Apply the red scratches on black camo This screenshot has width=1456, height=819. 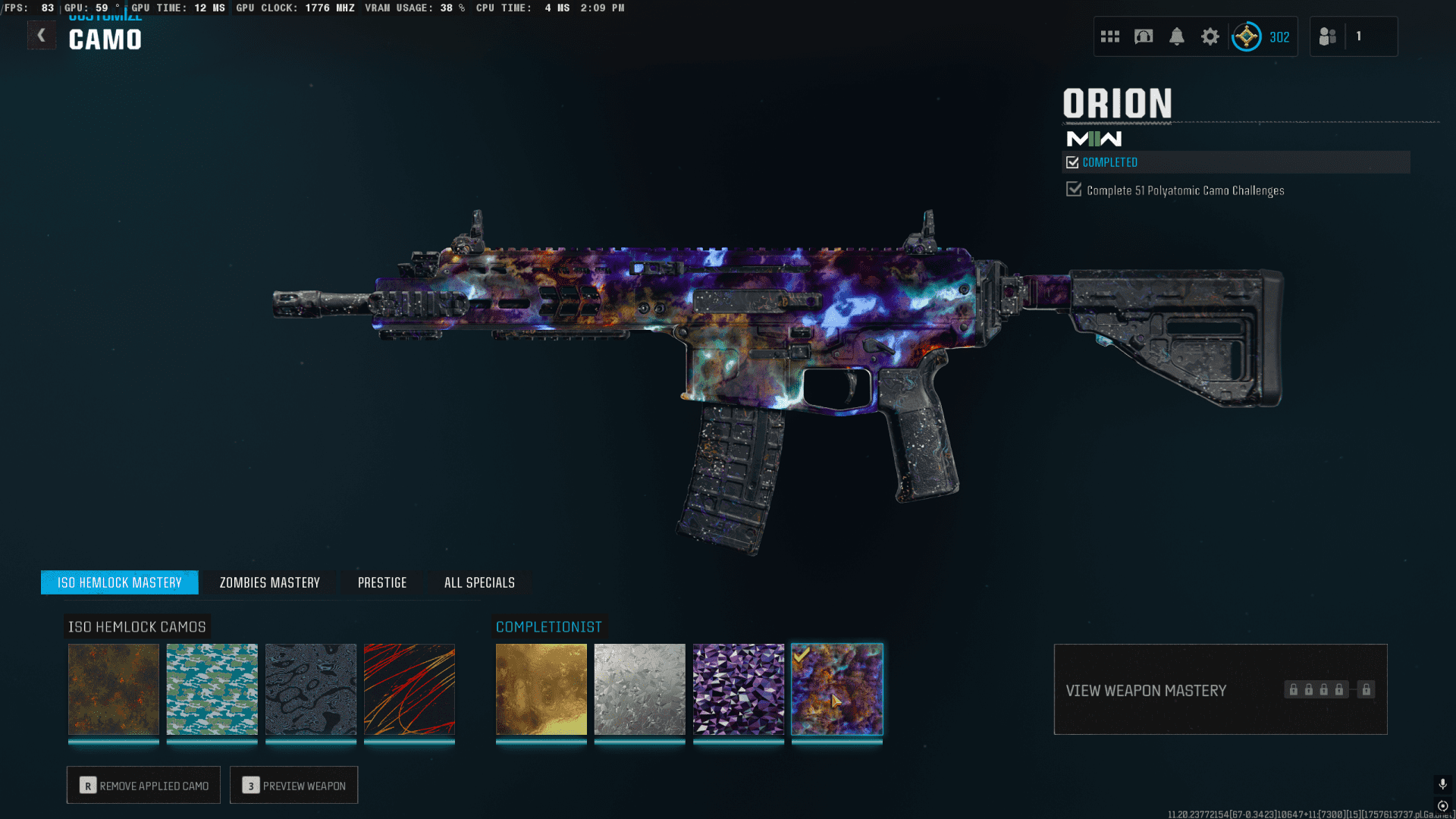pos(409,689)
